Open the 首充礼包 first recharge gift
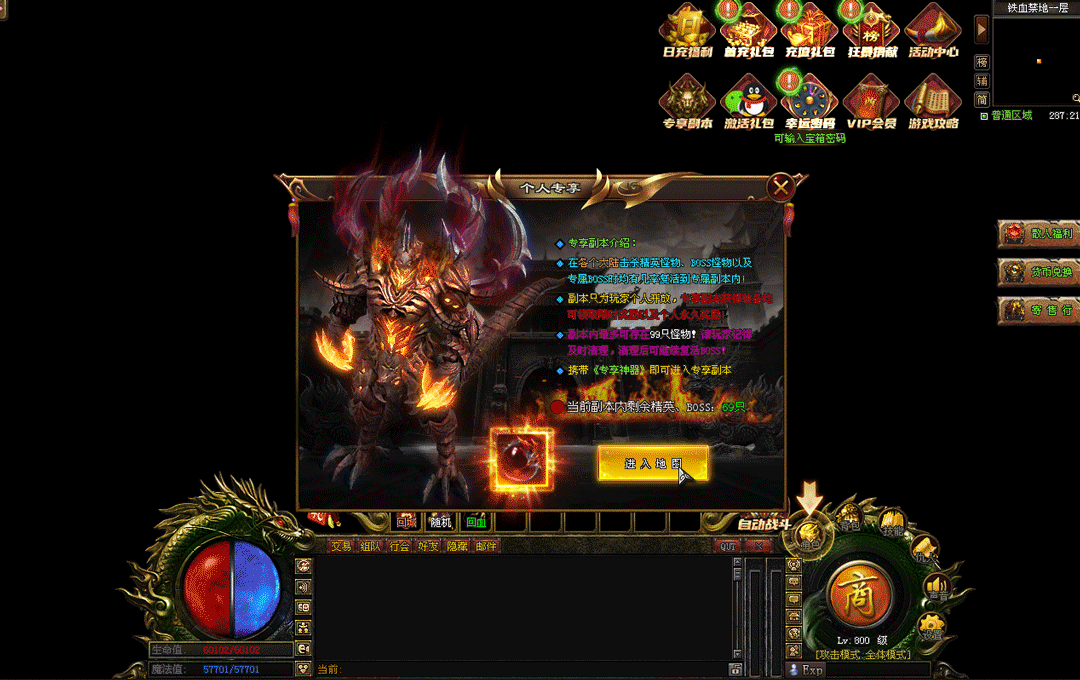This screenshot has width=1080, height=680. tap(749, 30)
